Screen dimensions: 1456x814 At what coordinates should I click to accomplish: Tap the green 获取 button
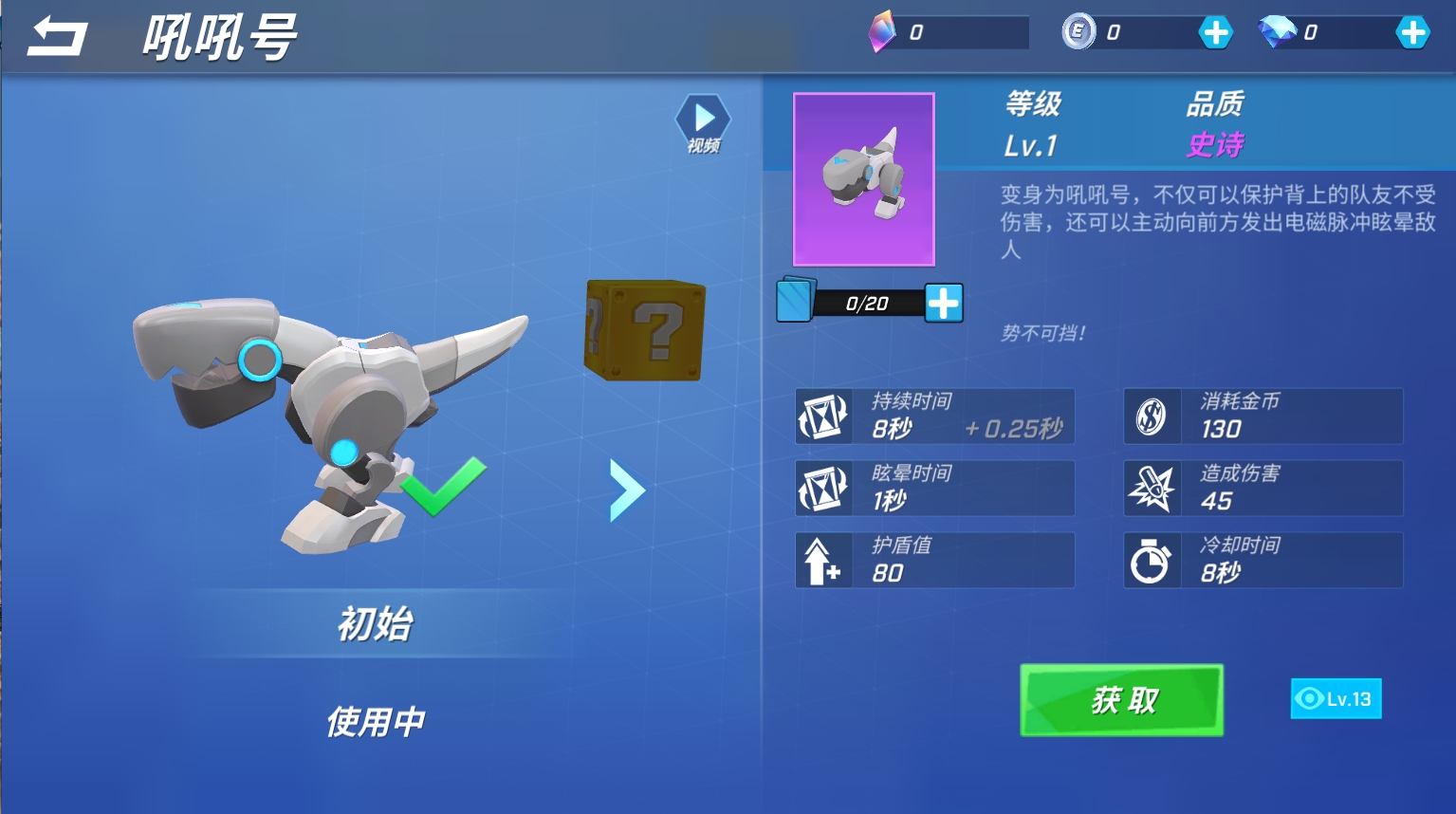coord(1121,700)
